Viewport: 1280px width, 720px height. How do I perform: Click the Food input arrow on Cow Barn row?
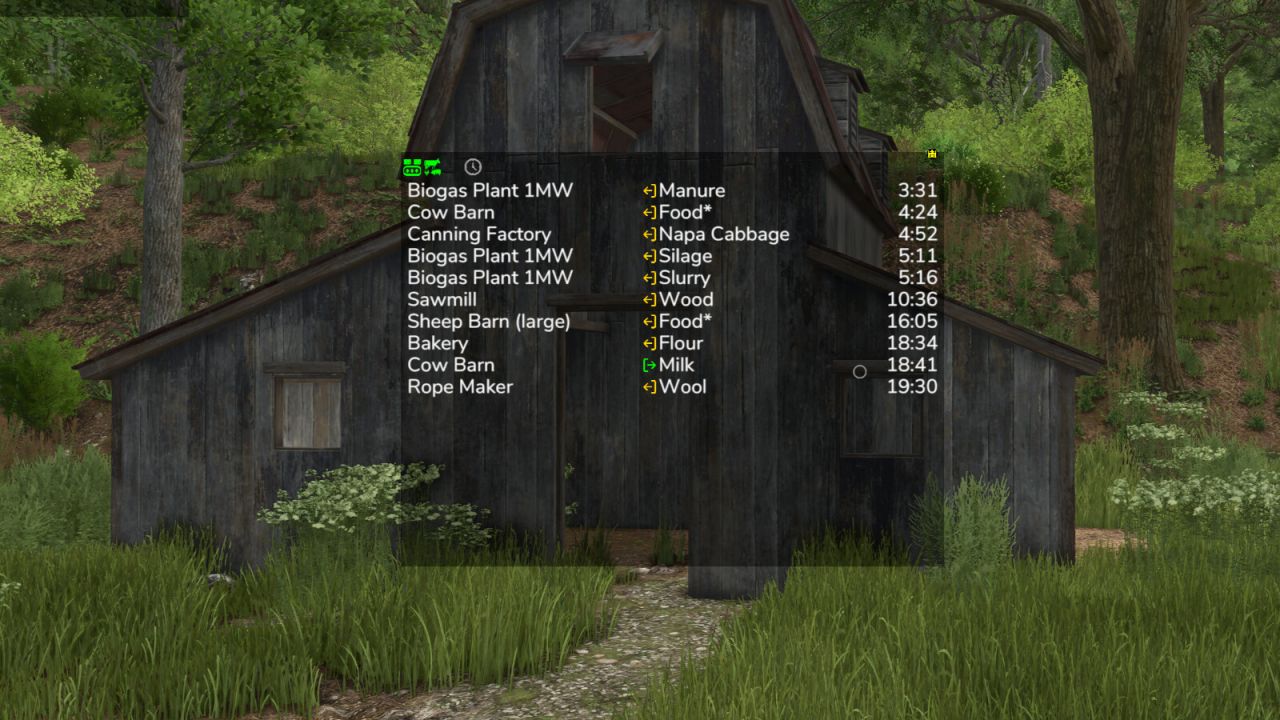(x=647, y=212)
